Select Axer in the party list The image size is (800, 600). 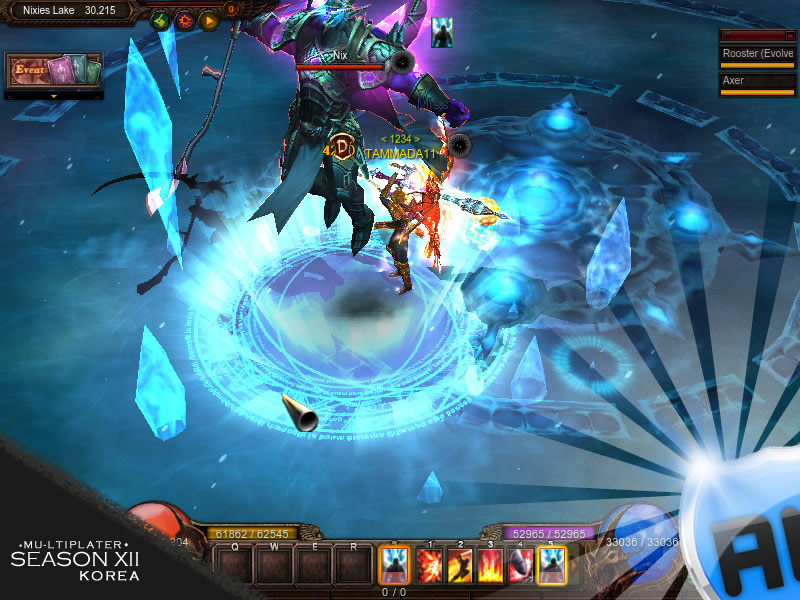(757, 80)
